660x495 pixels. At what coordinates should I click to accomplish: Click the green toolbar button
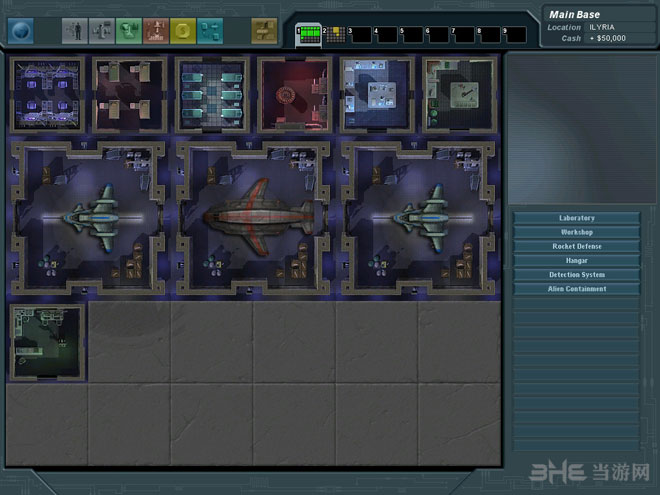pos(129,31)
